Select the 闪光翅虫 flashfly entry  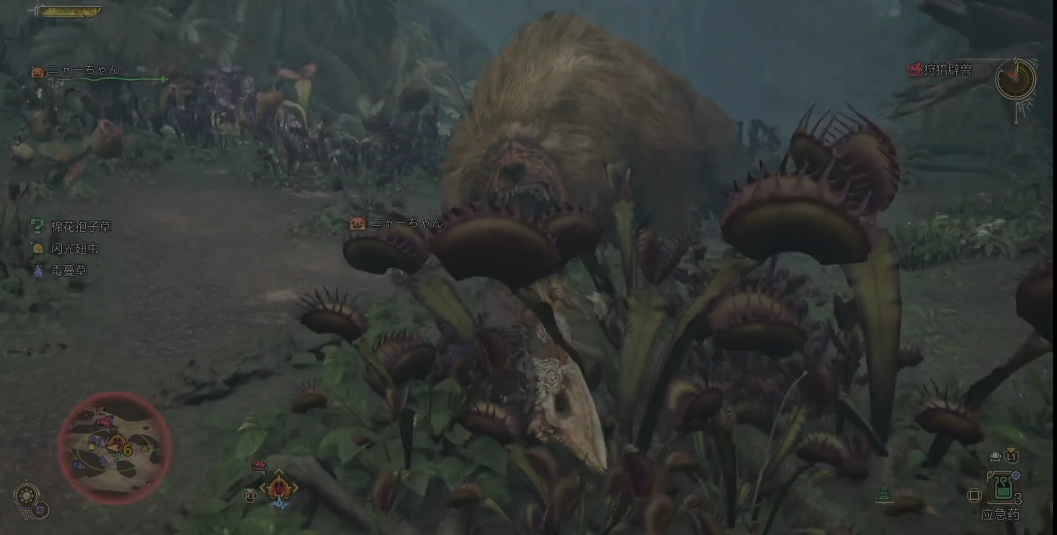click(71, 248)
